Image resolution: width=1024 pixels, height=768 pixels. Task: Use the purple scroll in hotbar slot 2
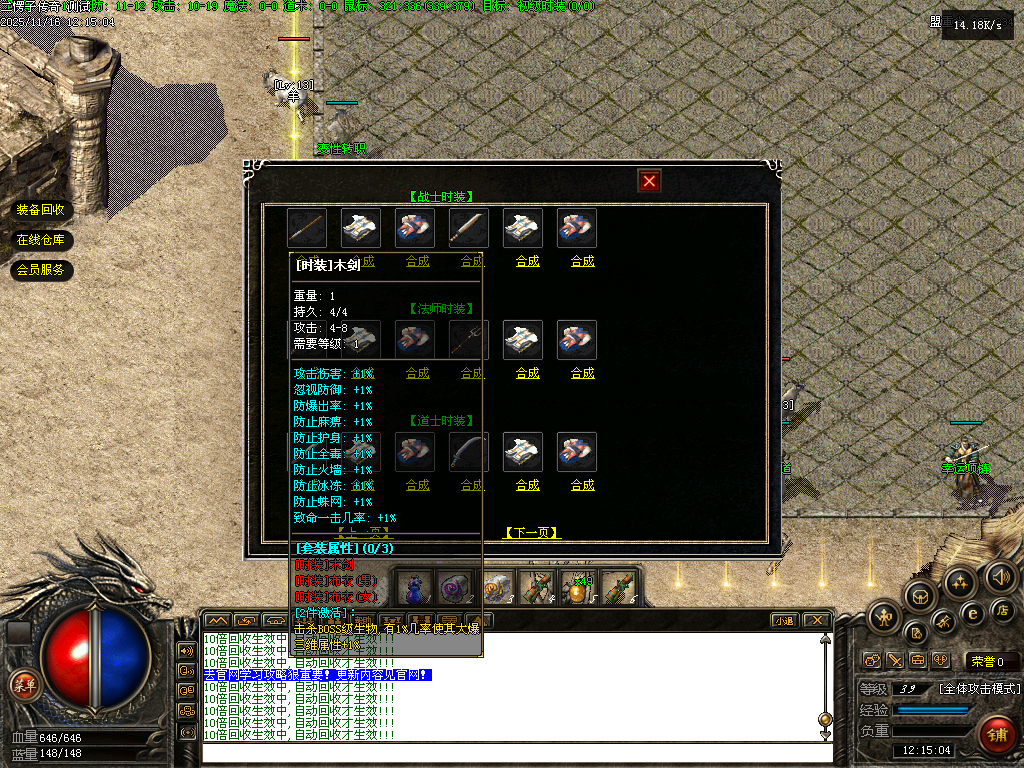[x=455, y=585]
